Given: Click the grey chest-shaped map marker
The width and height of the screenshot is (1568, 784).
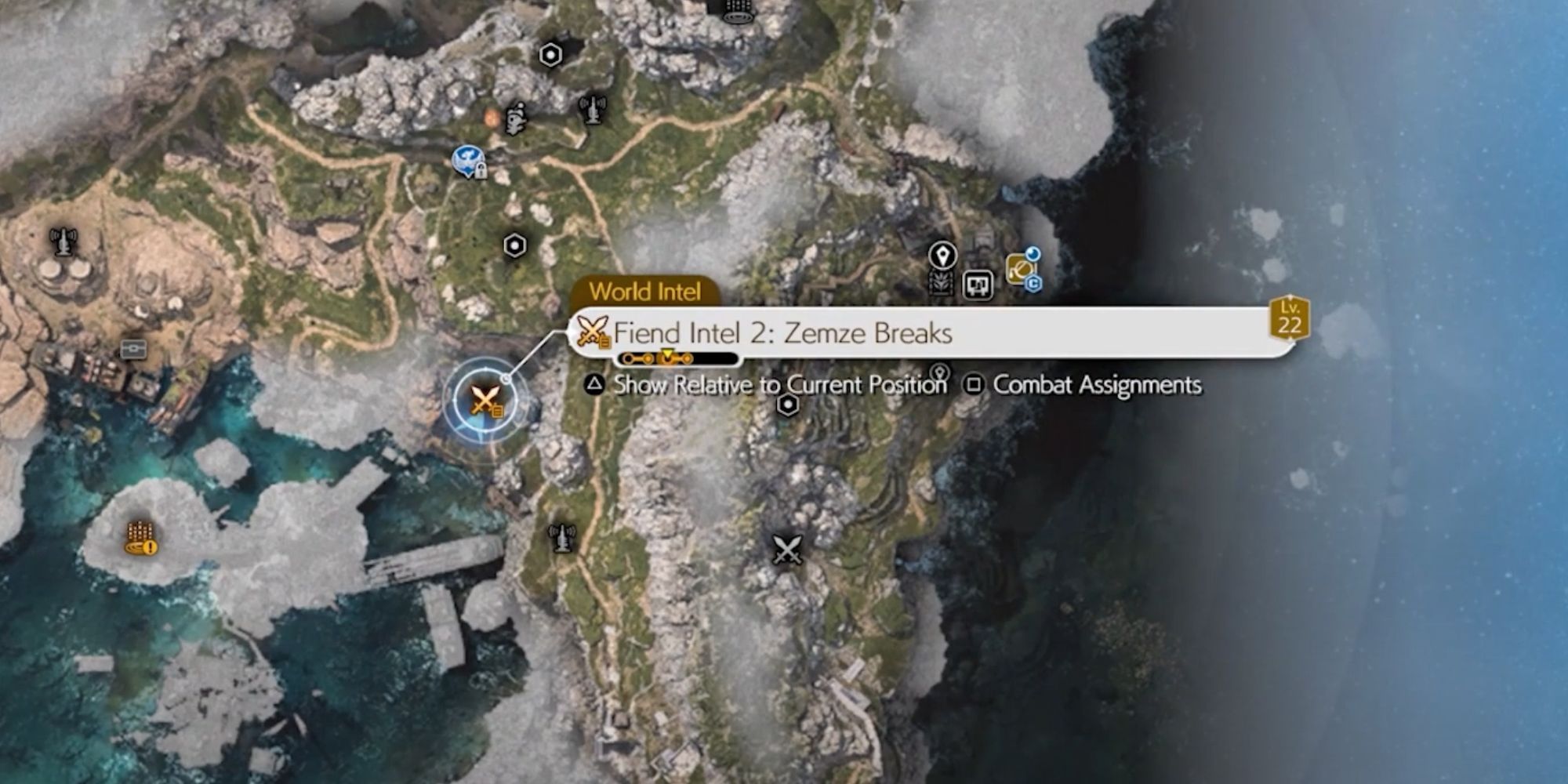Looking at the screenshot, I should (133, 349).
